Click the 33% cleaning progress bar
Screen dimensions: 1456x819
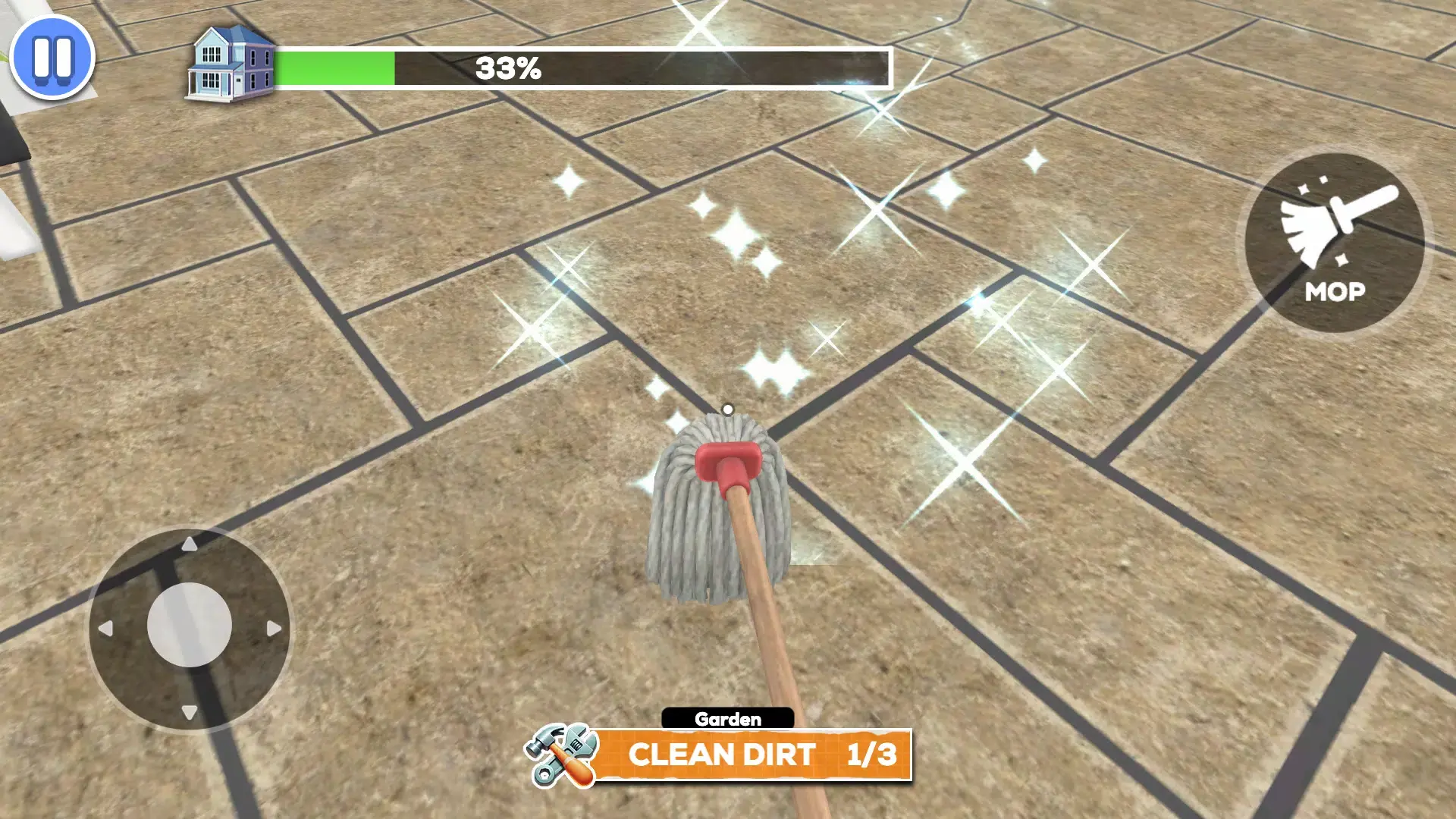point(584,67)
